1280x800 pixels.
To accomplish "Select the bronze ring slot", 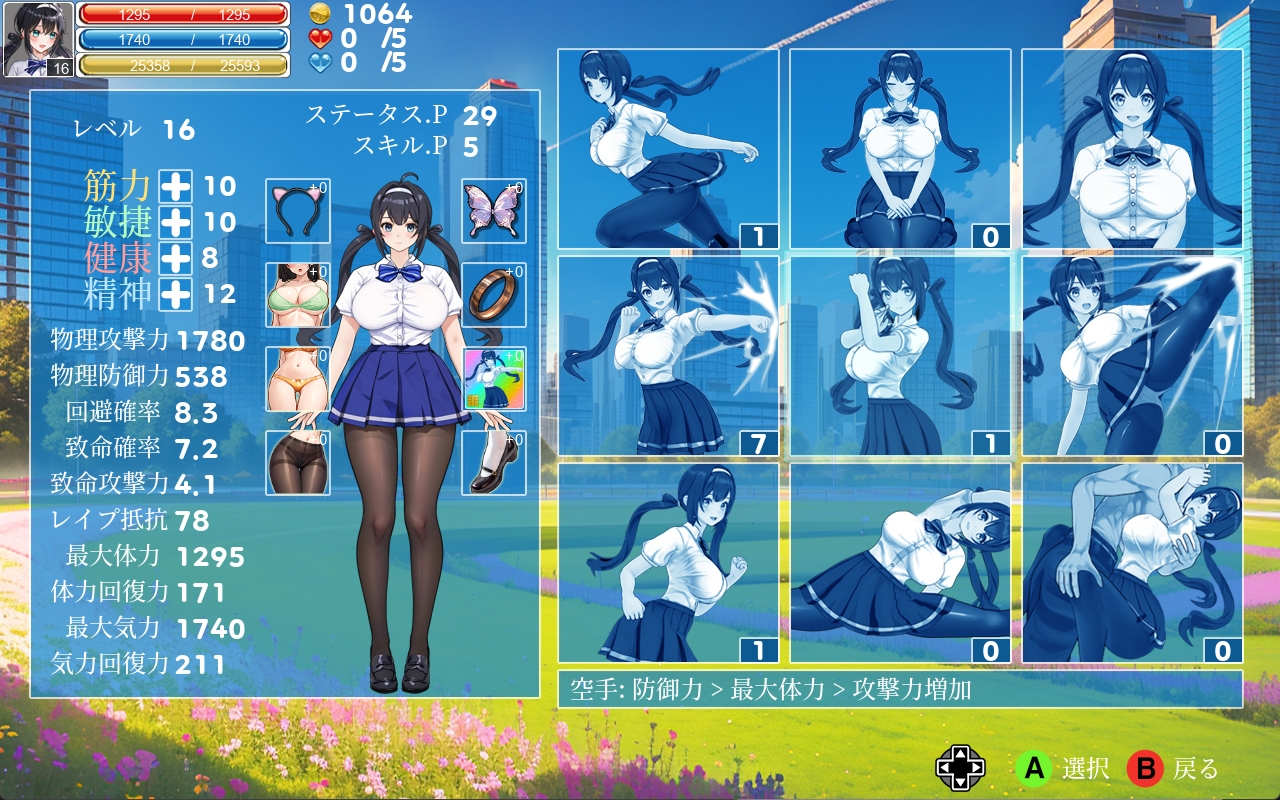I will click(x=494, y=295).
